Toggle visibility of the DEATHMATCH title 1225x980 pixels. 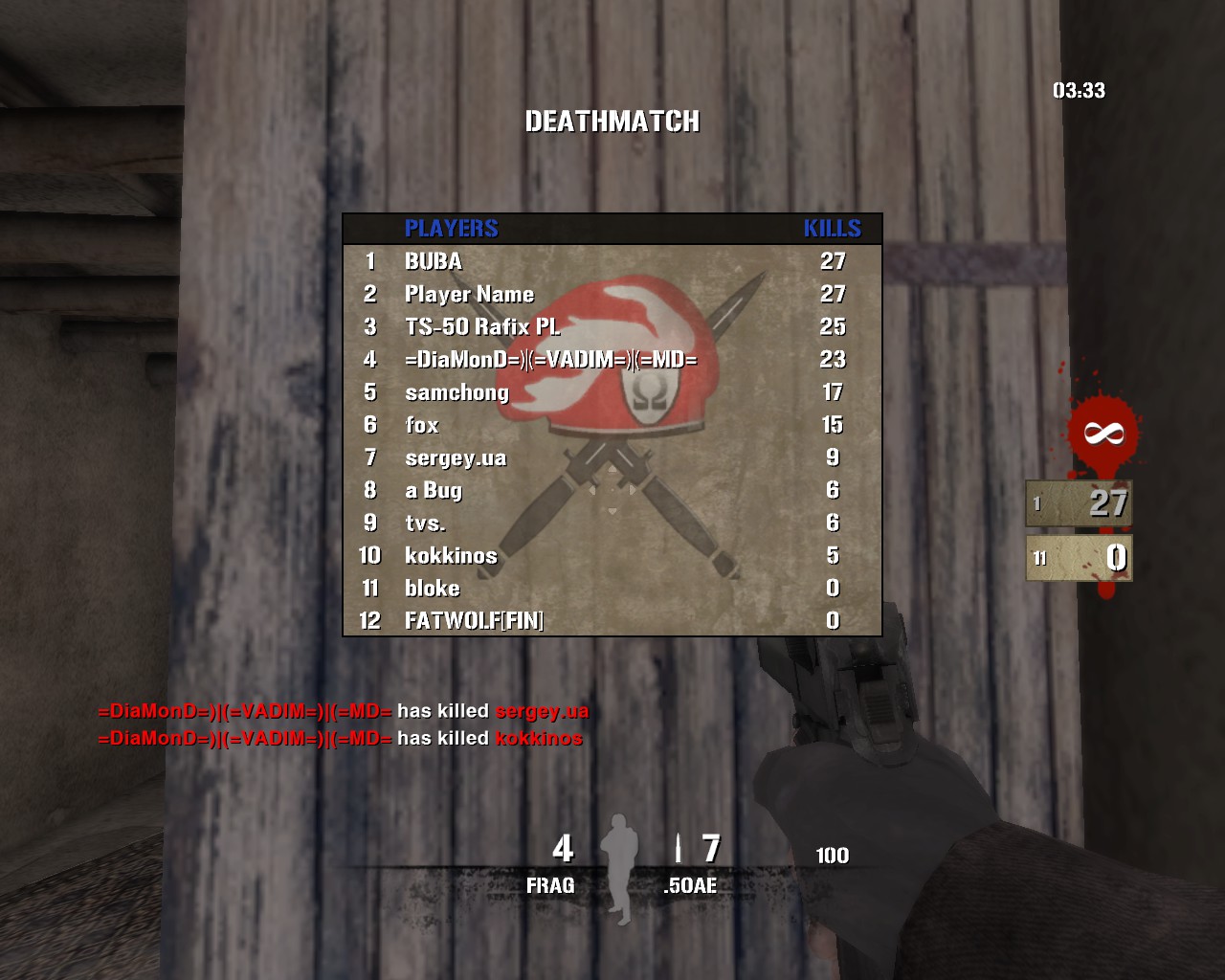(612, 122)
